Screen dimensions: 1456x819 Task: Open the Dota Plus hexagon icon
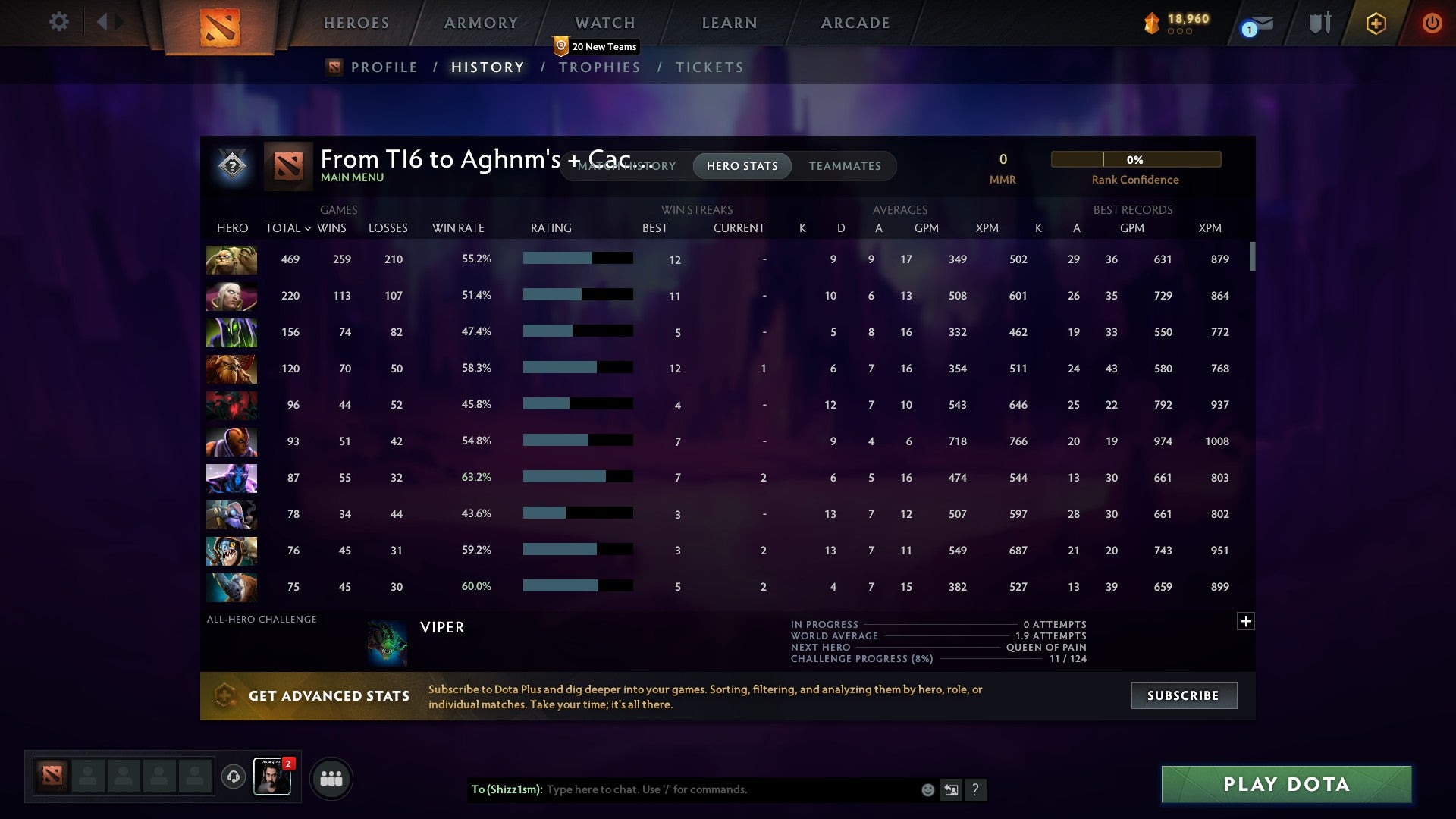(x=1376, y=23)
